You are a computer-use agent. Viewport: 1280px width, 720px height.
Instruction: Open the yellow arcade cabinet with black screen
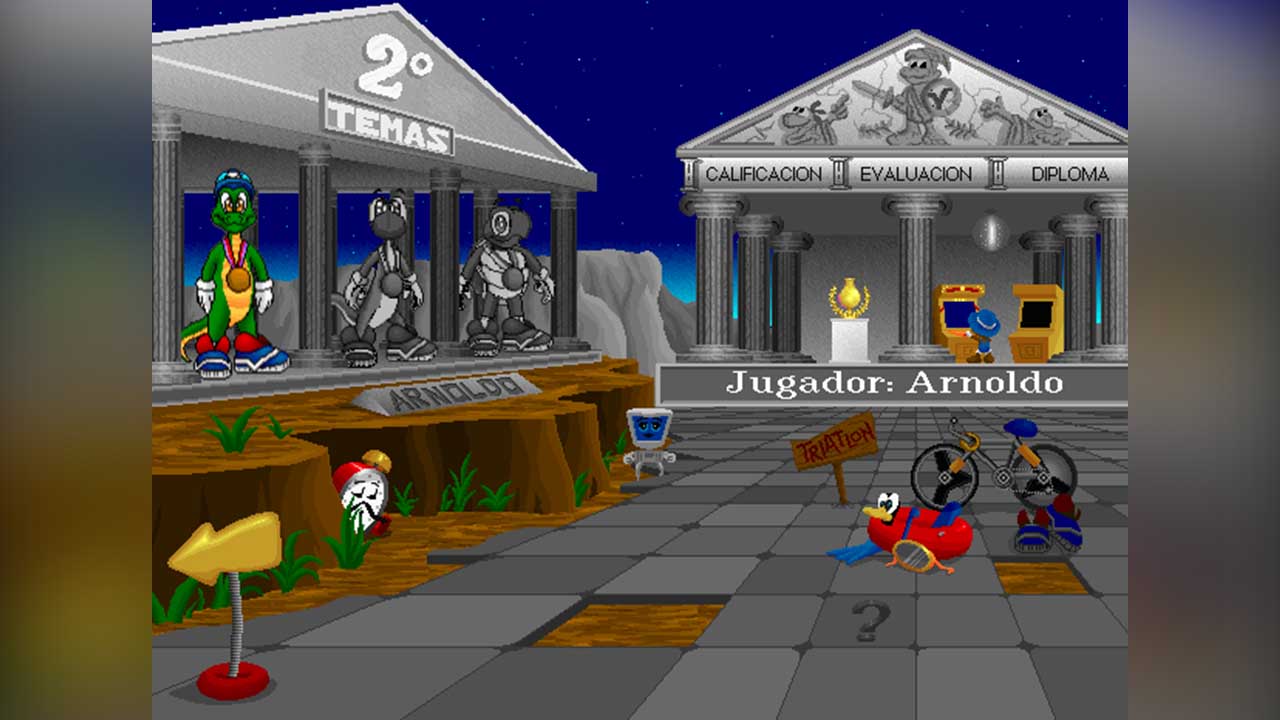1036,322
